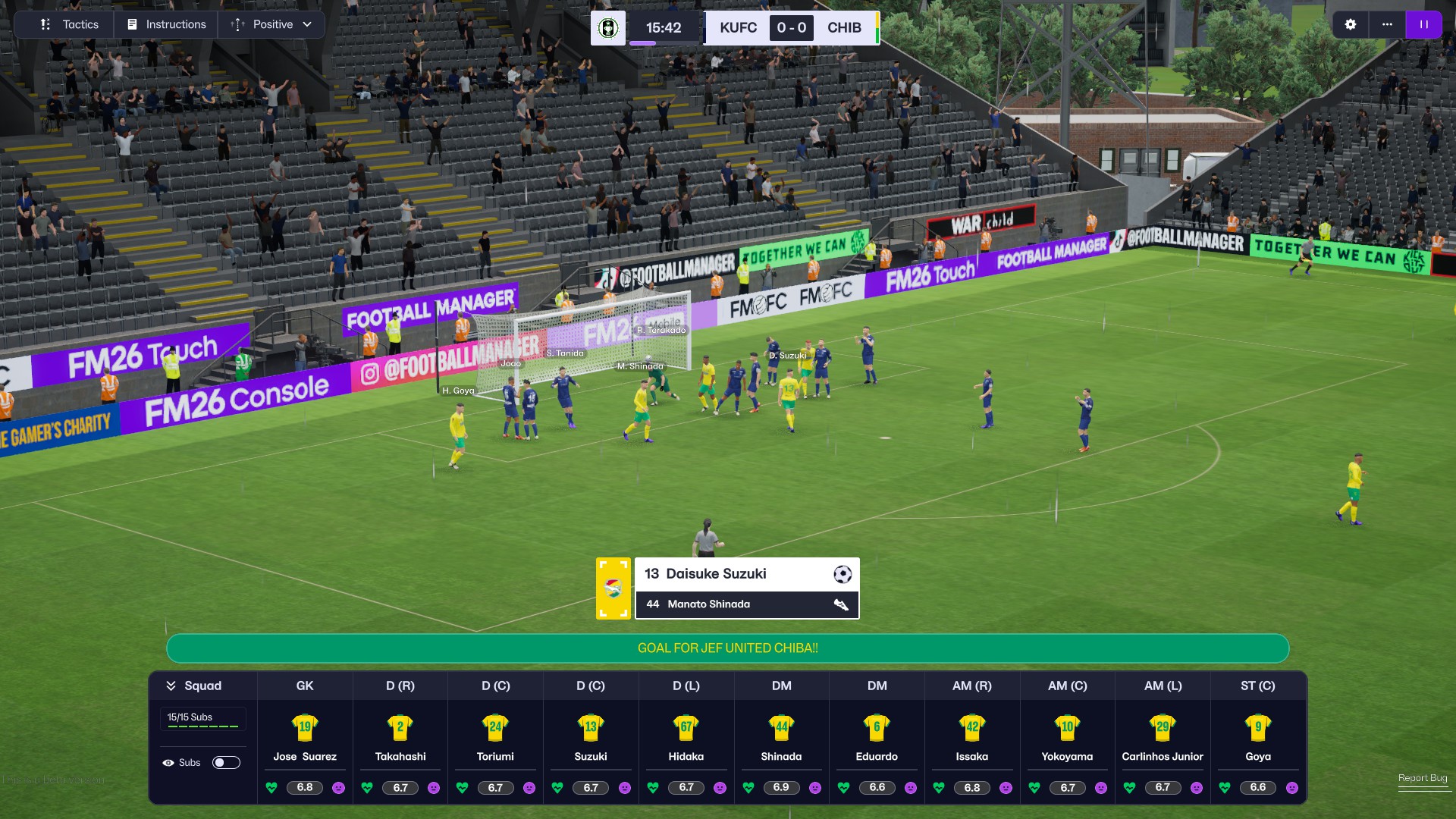Open match settings gear
Viewport: 1456px width, 819px height.
1351,24
